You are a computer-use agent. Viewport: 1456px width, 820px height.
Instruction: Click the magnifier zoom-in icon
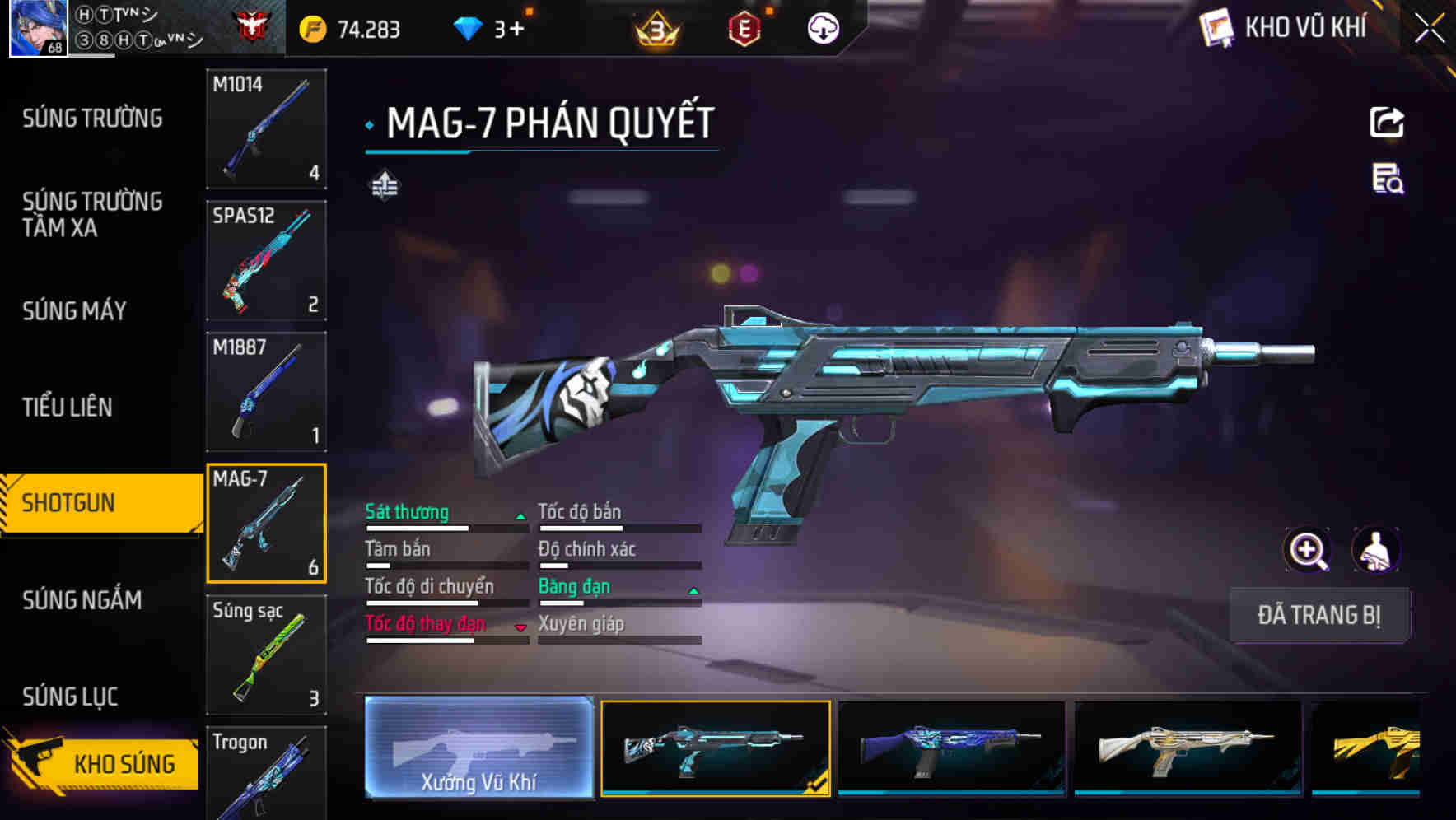pyautogui.click(x=1307, y=550)
